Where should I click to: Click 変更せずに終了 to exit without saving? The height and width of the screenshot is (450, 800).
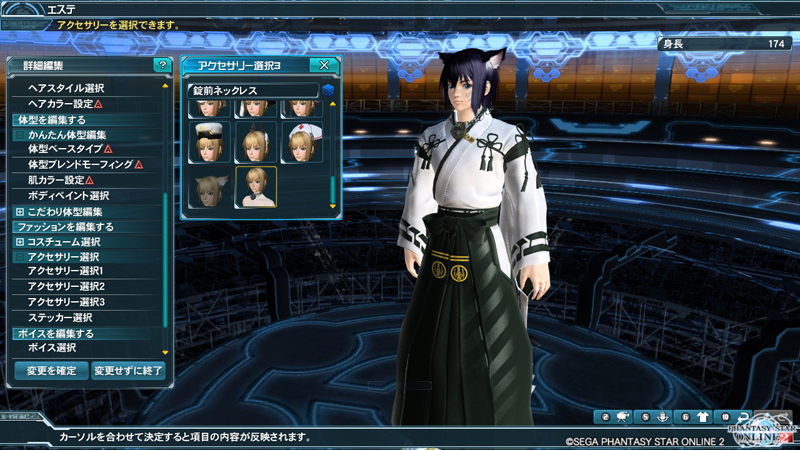[x=128, y=370]
